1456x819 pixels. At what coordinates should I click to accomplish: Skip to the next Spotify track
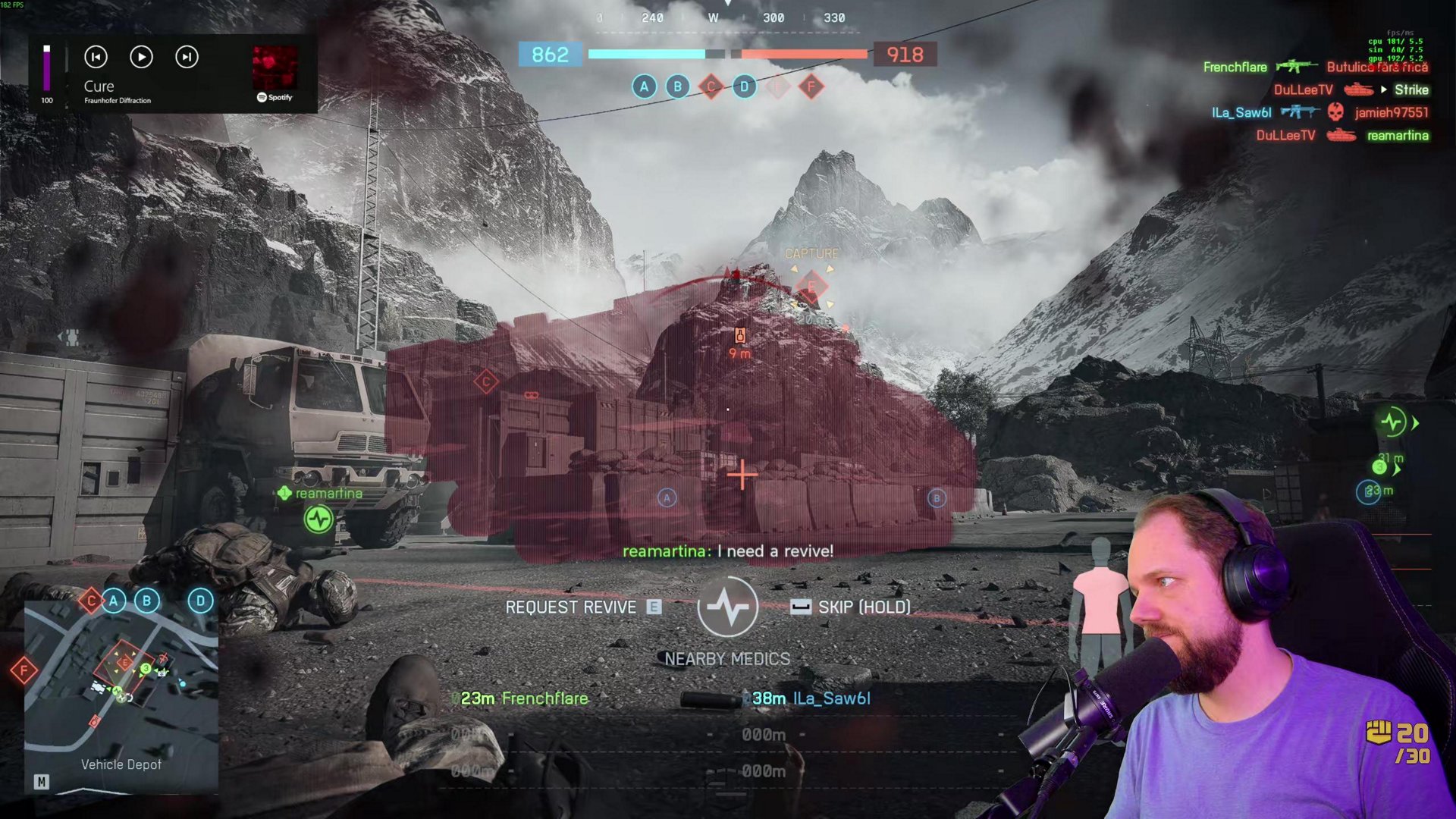pyautogui.click(x=187, y=57)
